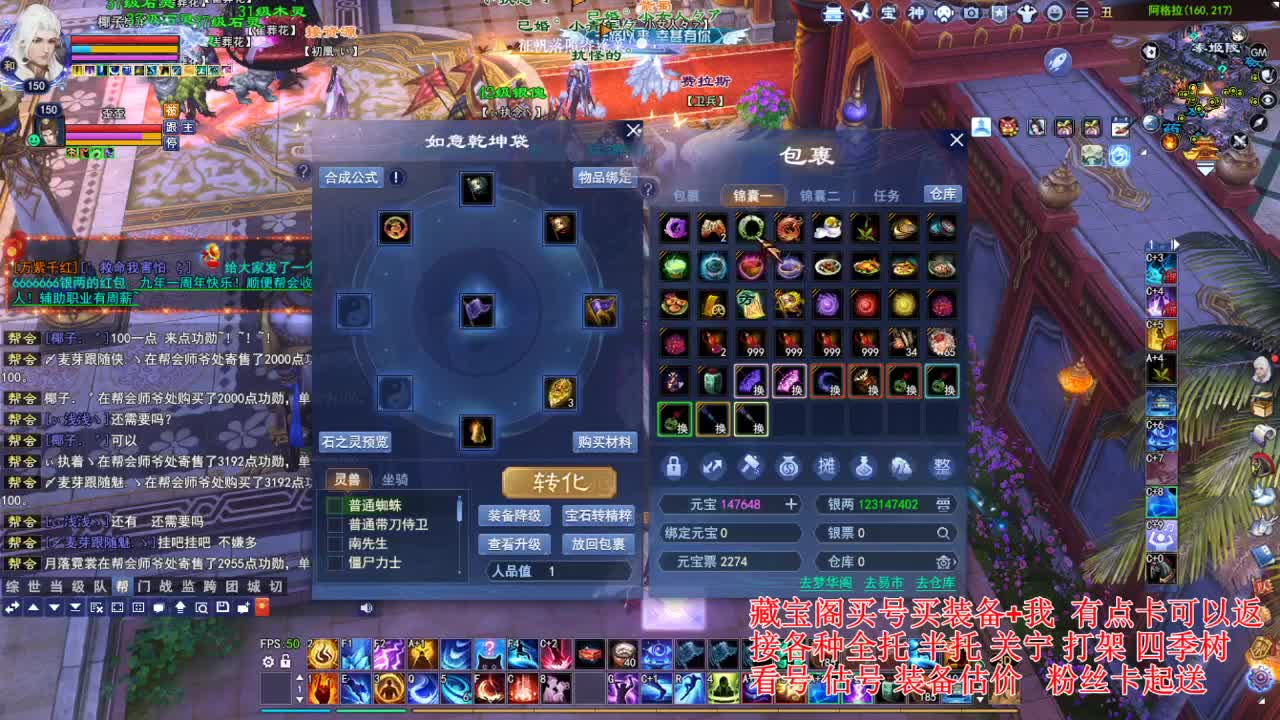The image size is (1280, 720).
Task: Select the hammer icon in the 包裹 panel
Action: coord(753,467)
